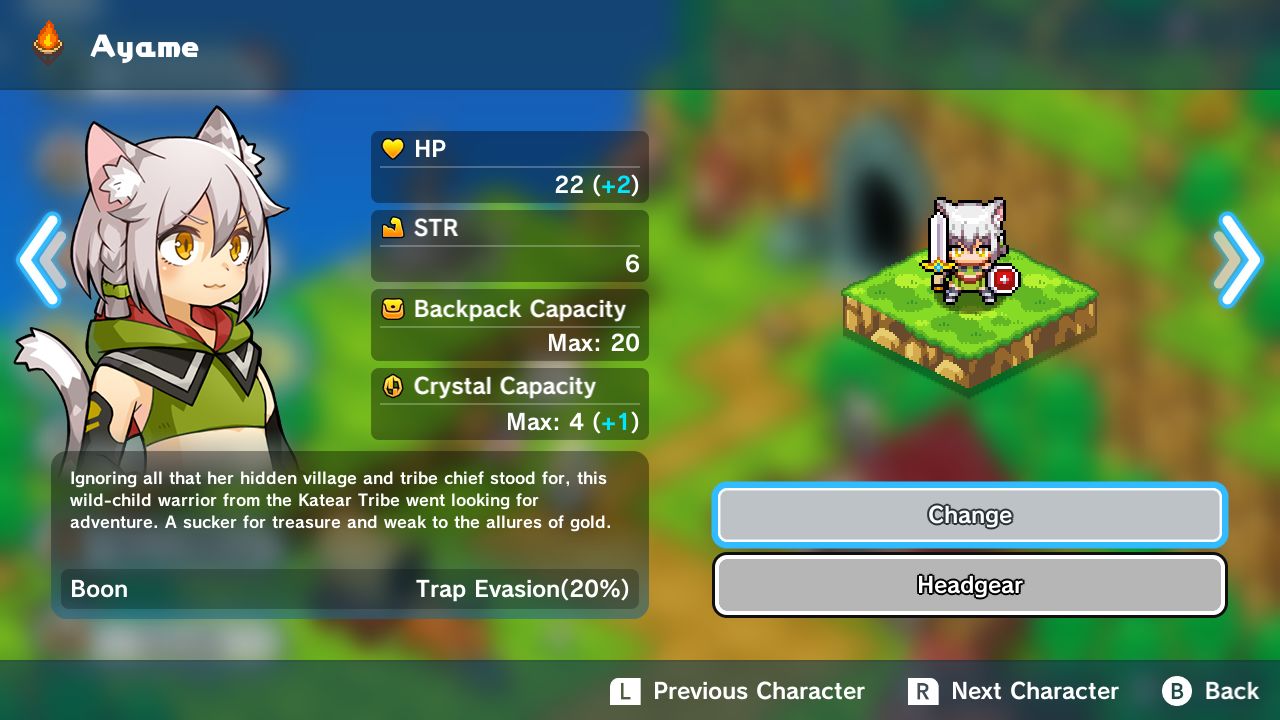Click the Crystal Capacity crystal icon
Image resolution: width=1280 pixels, height=720 pixels.
coord(392,387)
